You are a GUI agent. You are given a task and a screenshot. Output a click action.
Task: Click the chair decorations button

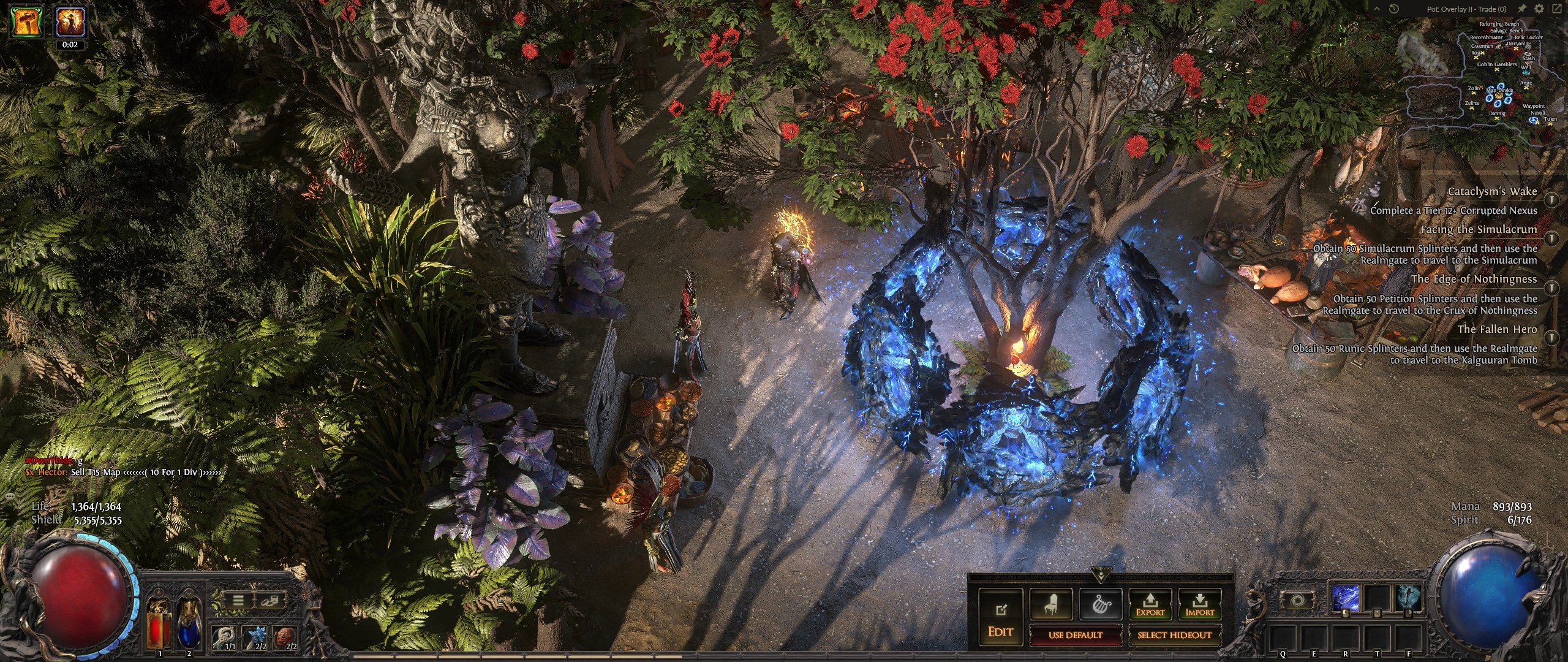pos(1050,604)
